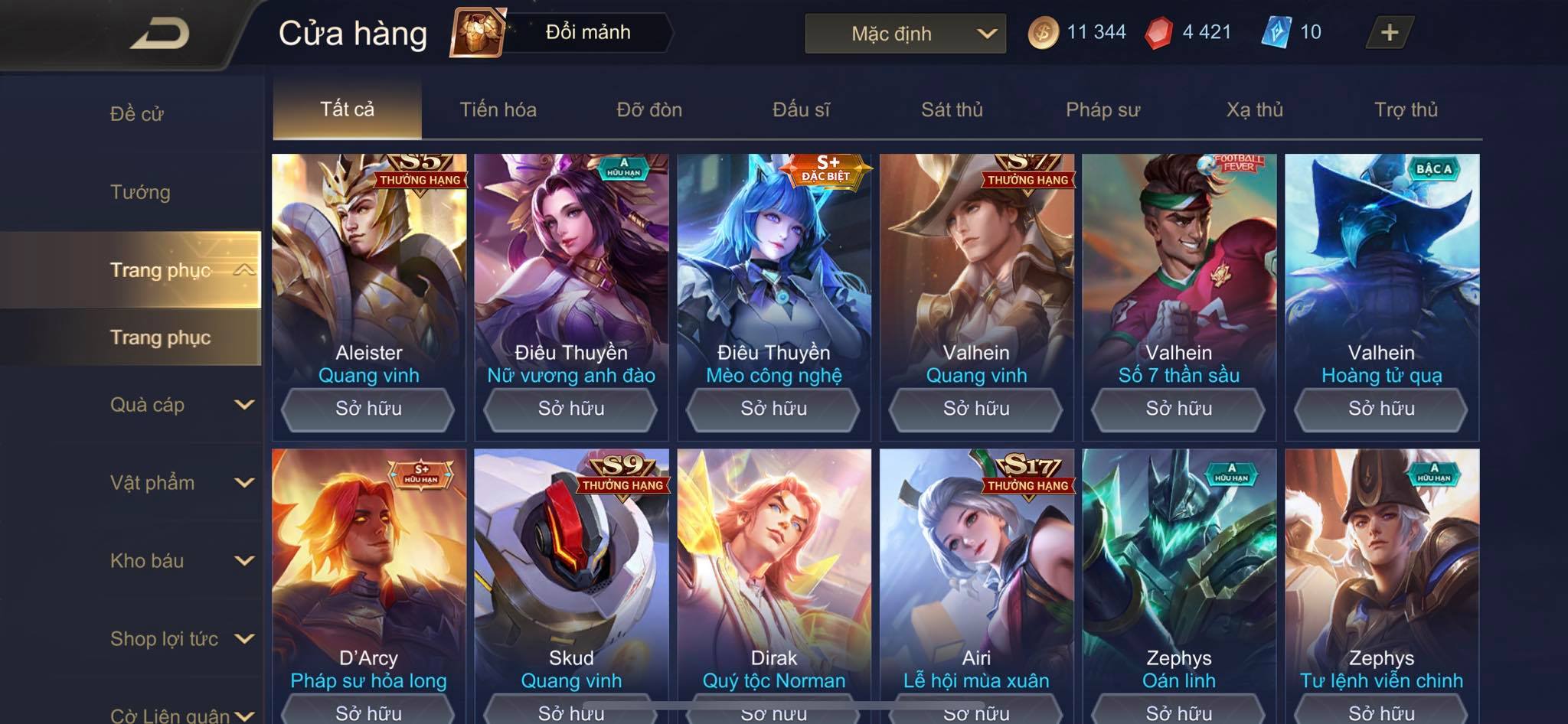Viewport: 1568px width, 724px height.
Task: Expand the Quà cáp menu
Action: [180, 405]
